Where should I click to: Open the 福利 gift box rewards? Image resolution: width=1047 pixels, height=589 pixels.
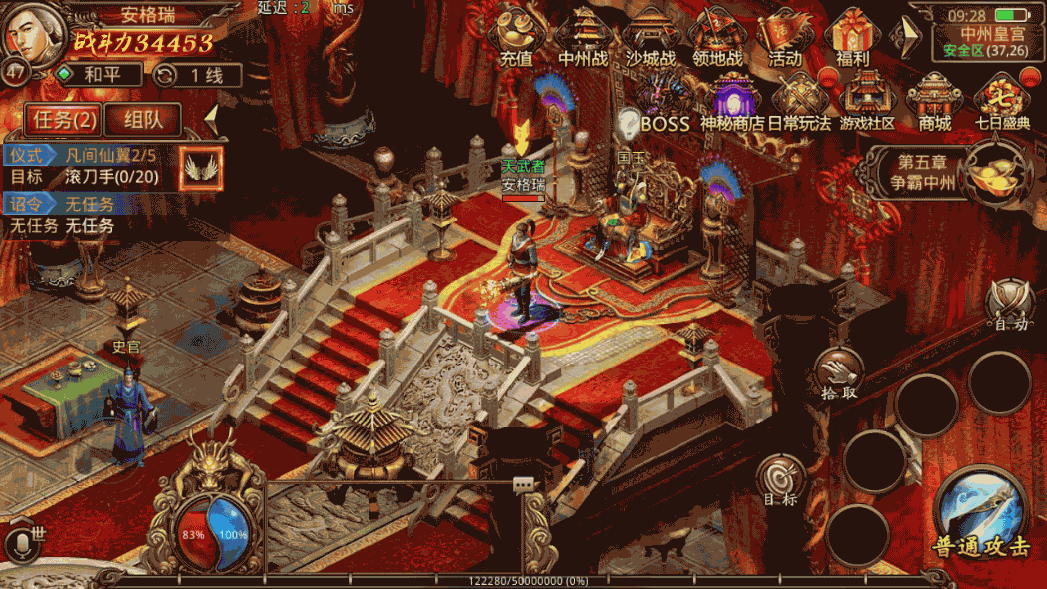coord(853,38)
